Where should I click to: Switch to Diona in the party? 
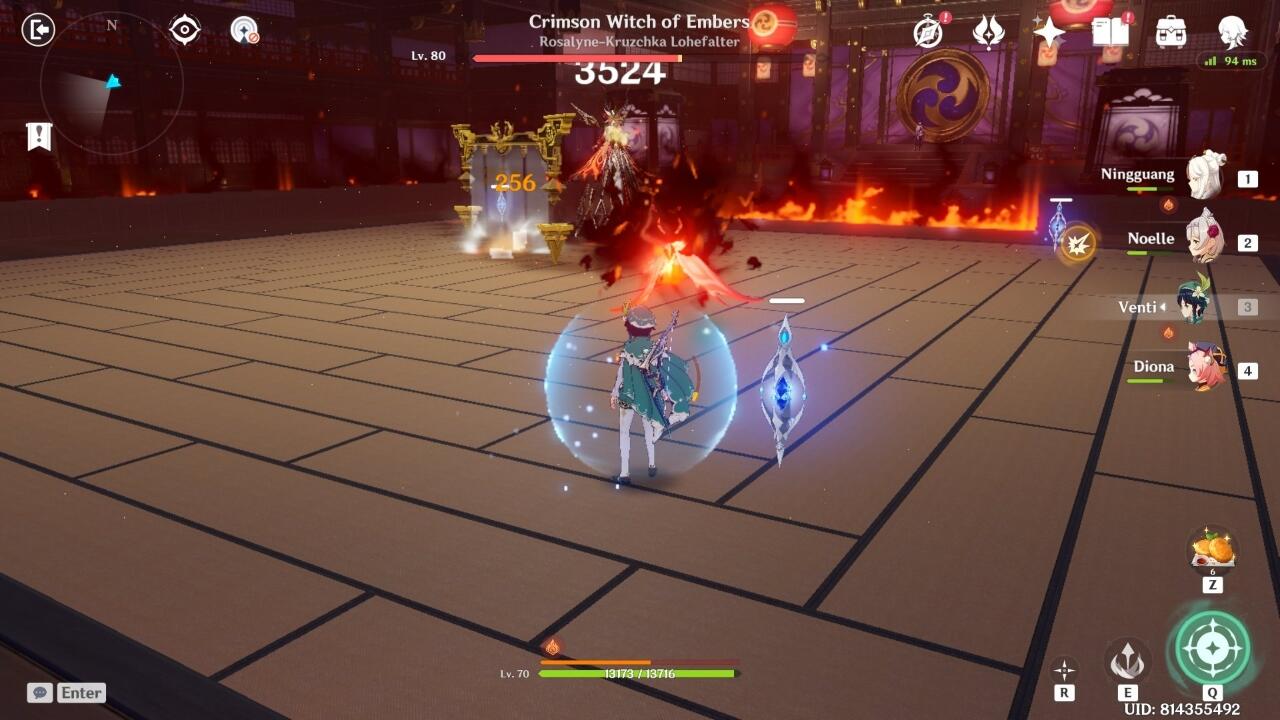point(1205,368)
